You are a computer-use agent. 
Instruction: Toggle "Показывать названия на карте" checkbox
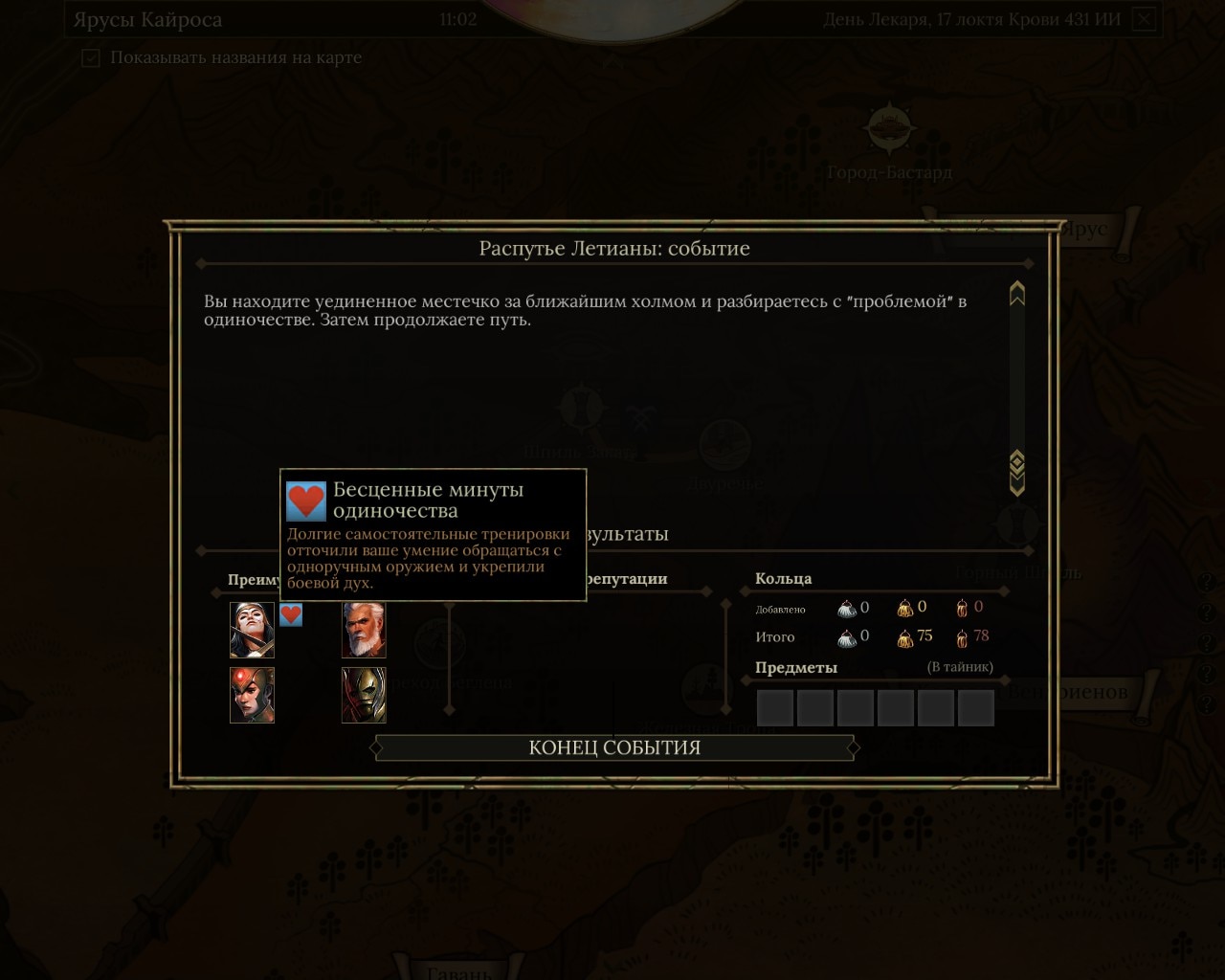[x=91, y=58]
